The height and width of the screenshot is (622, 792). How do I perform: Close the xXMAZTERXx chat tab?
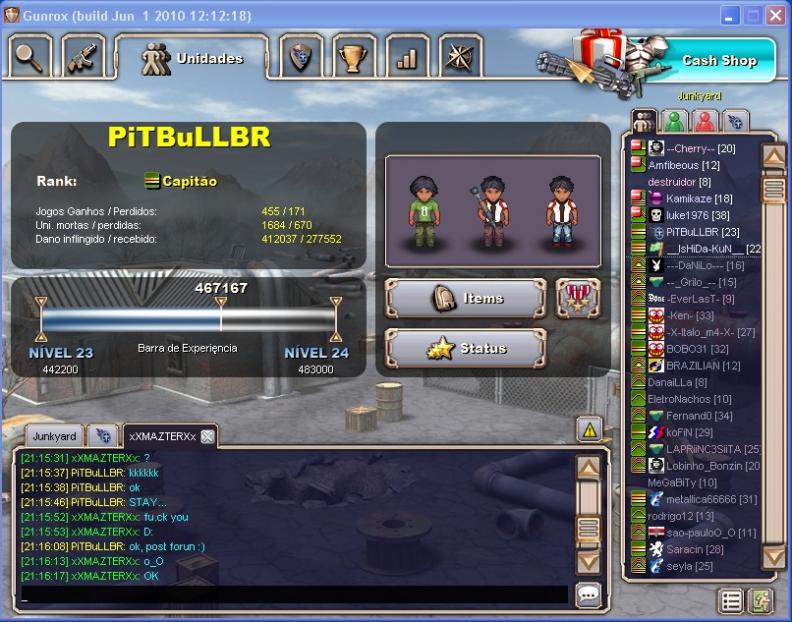click(x=207, y=436)
